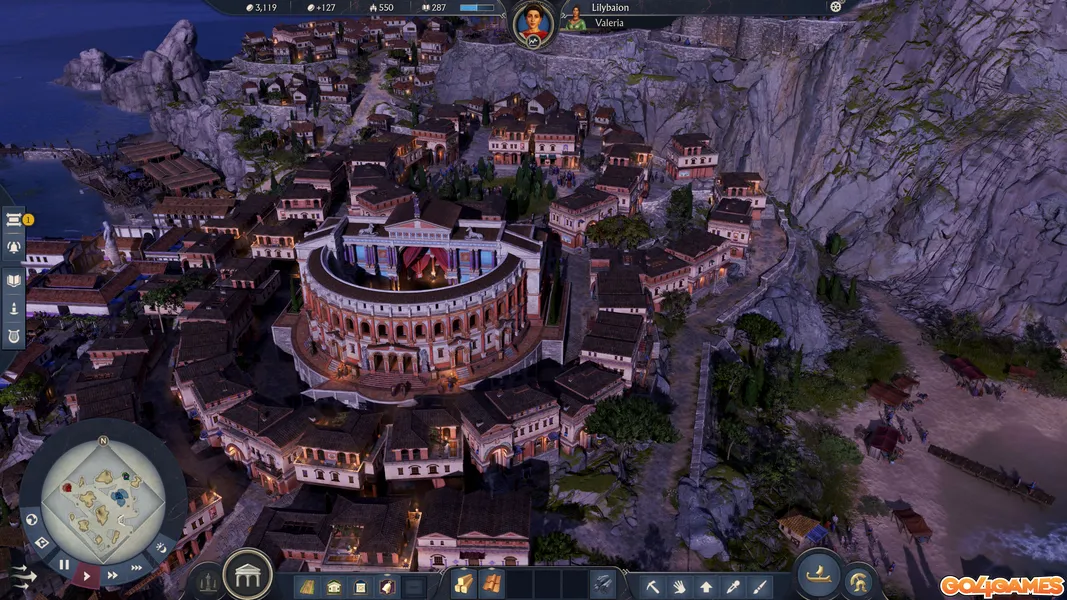
Task: Open the settings gear icon
Action: pos(836,6)
